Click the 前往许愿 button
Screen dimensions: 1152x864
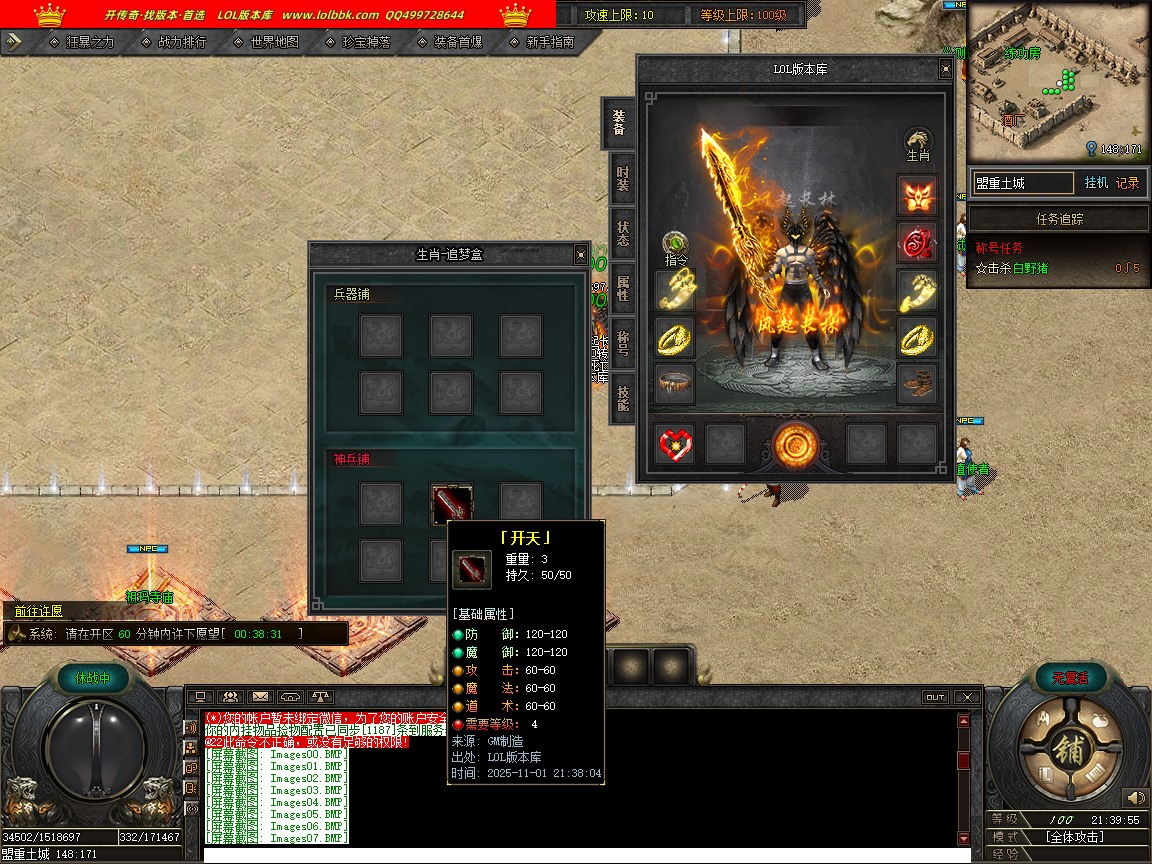[38, 611]
